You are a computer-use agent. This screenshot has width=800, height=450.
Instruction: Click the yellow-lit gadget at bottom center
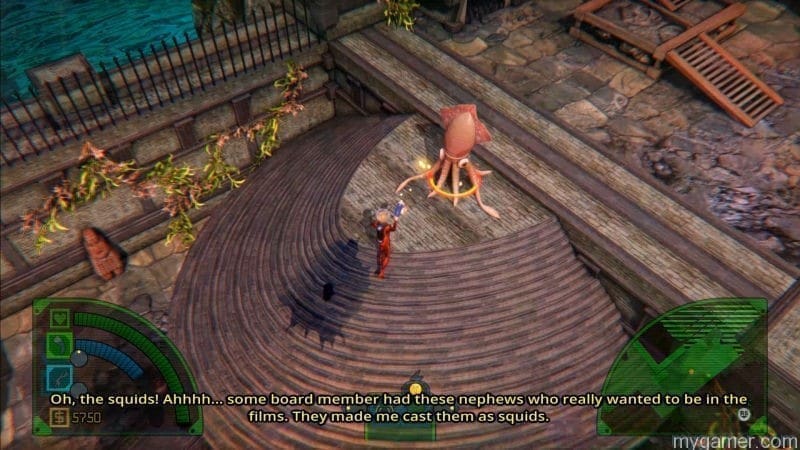[413, 386]
